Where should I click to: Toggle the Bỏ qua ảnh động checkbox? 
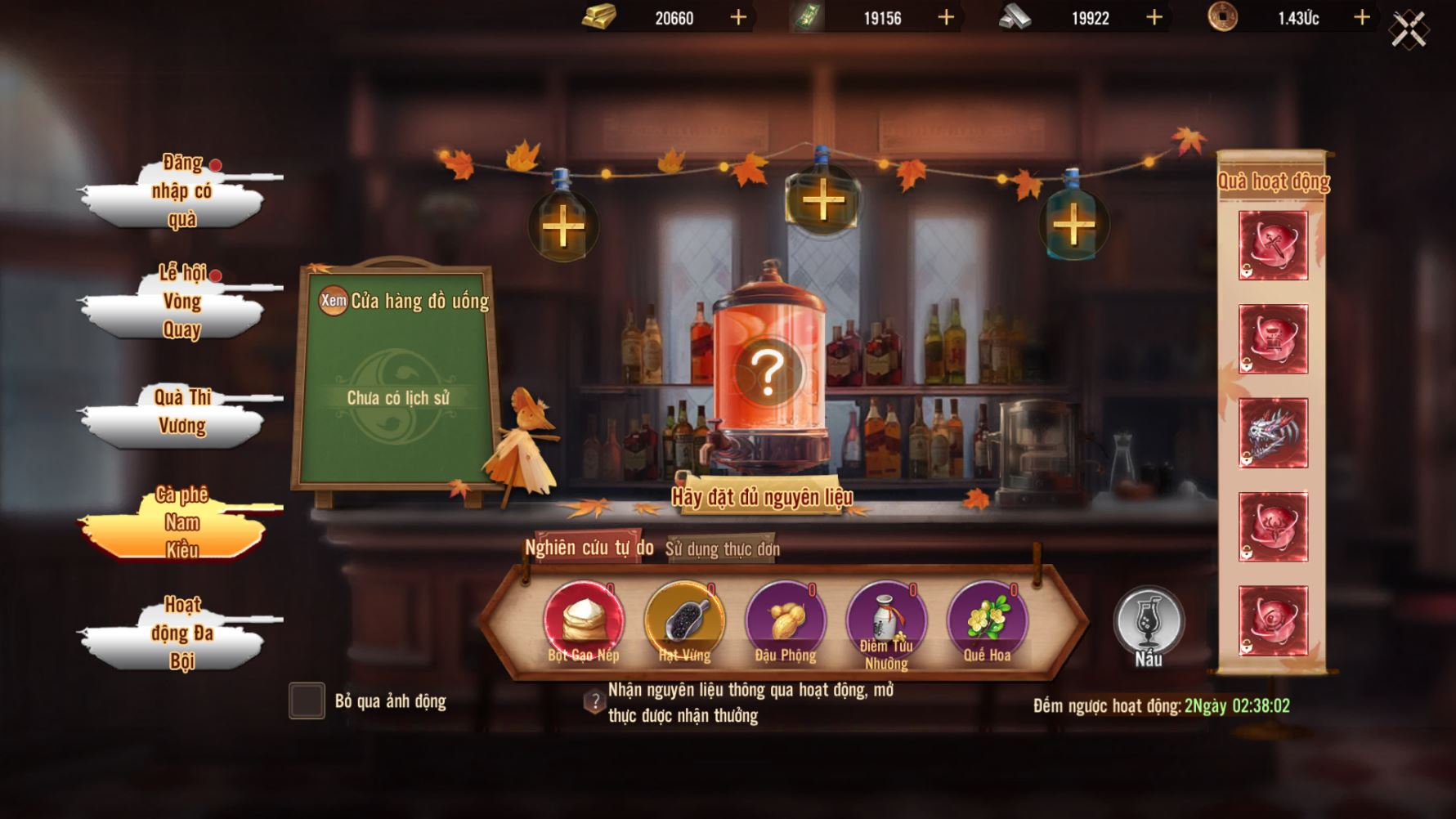tap(307, 701)
